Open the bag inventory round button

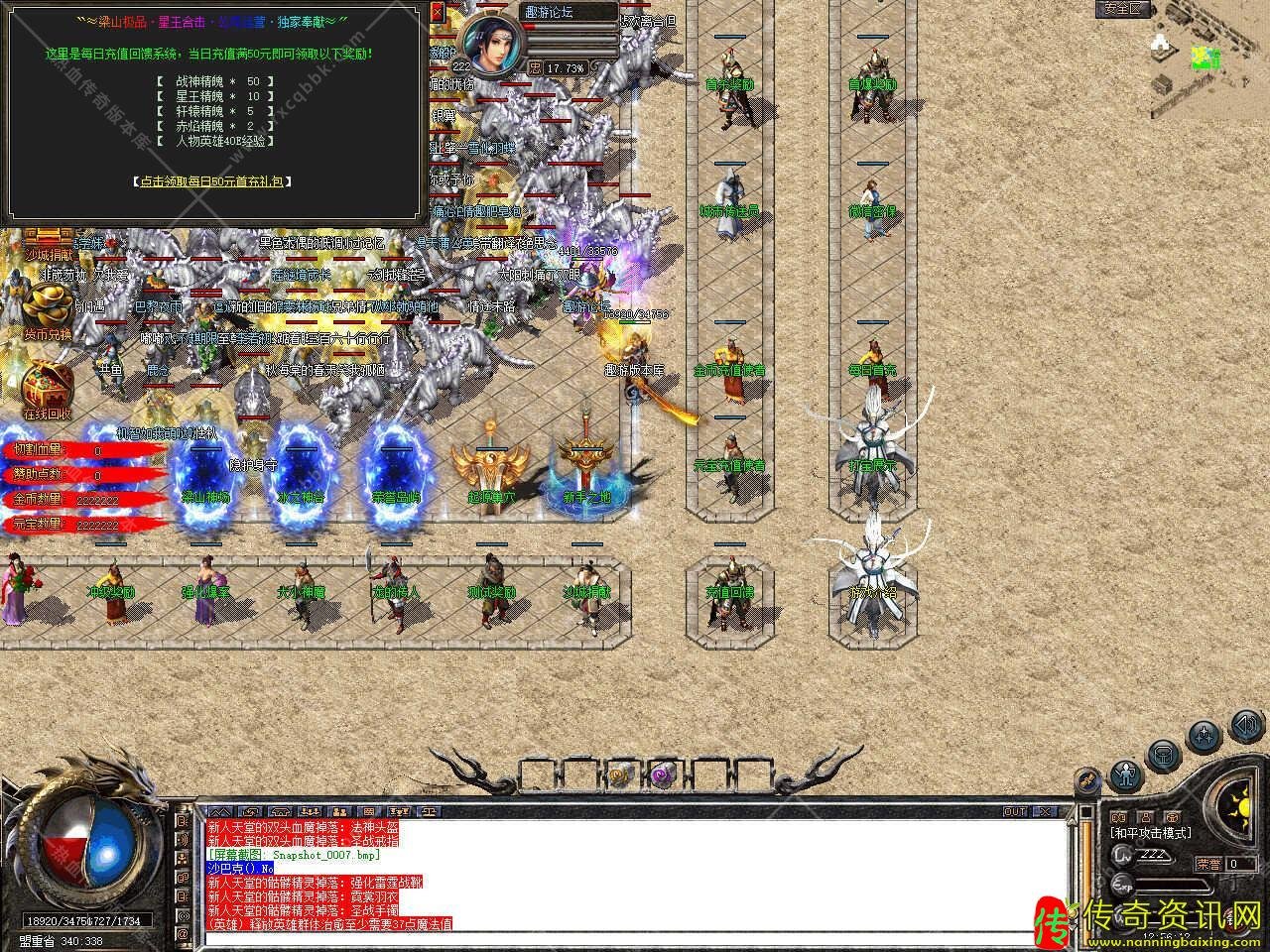1164,756
